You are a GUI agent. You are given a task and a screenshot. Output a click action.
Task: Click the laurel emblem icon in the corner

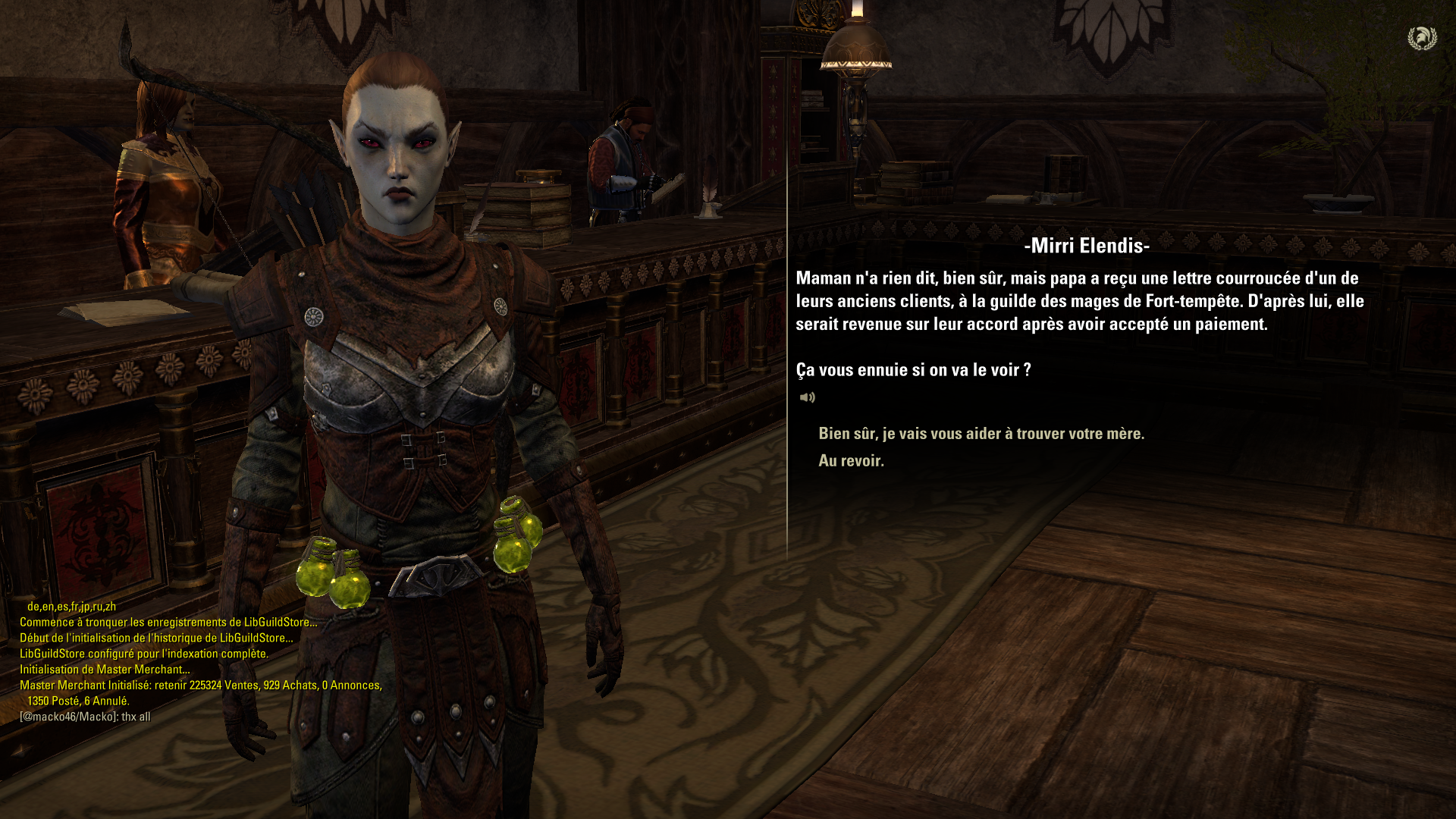1422,38
